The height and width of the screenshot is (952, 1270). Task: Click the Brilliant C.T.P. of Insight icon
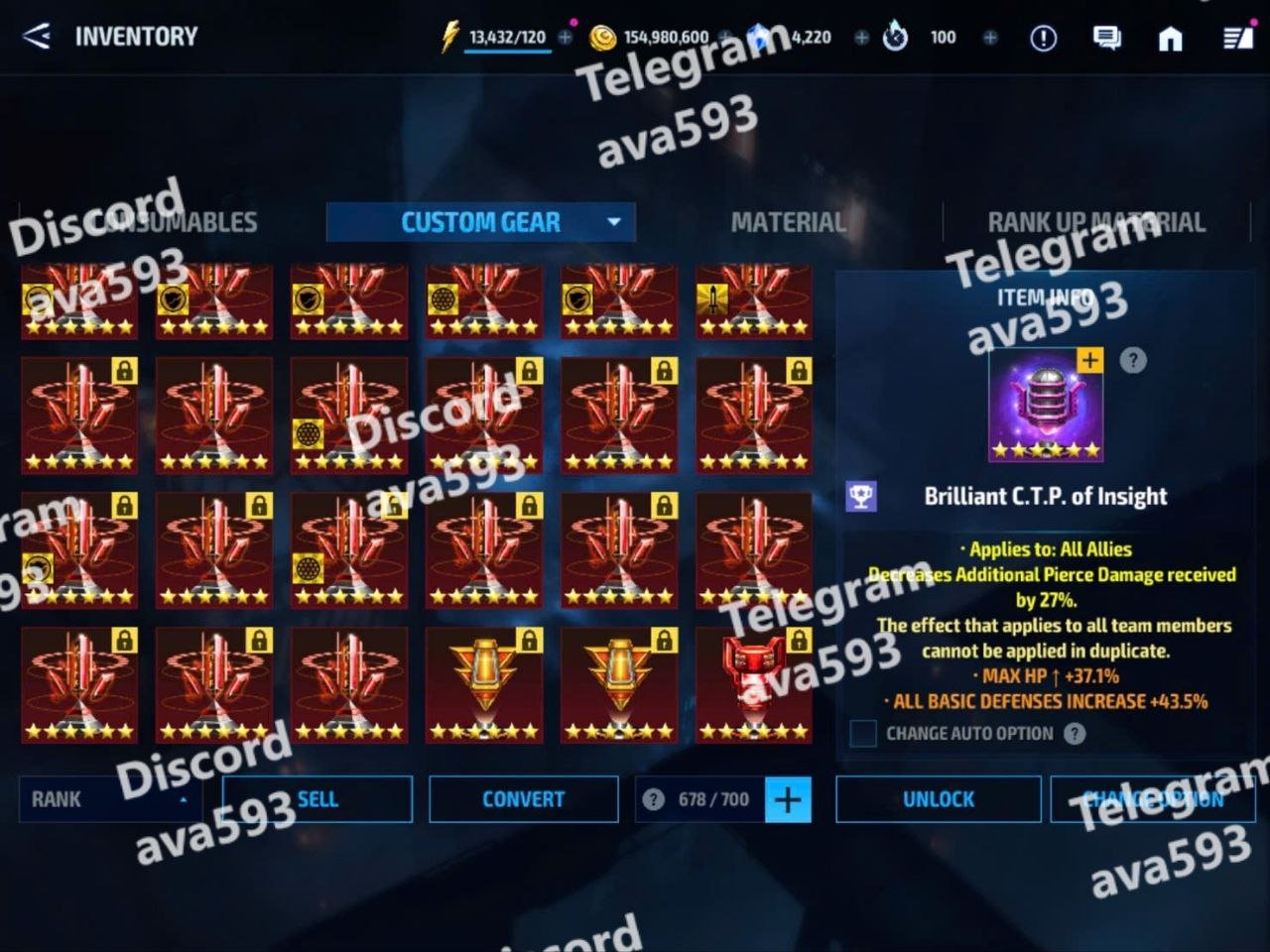click(1046, 405)
